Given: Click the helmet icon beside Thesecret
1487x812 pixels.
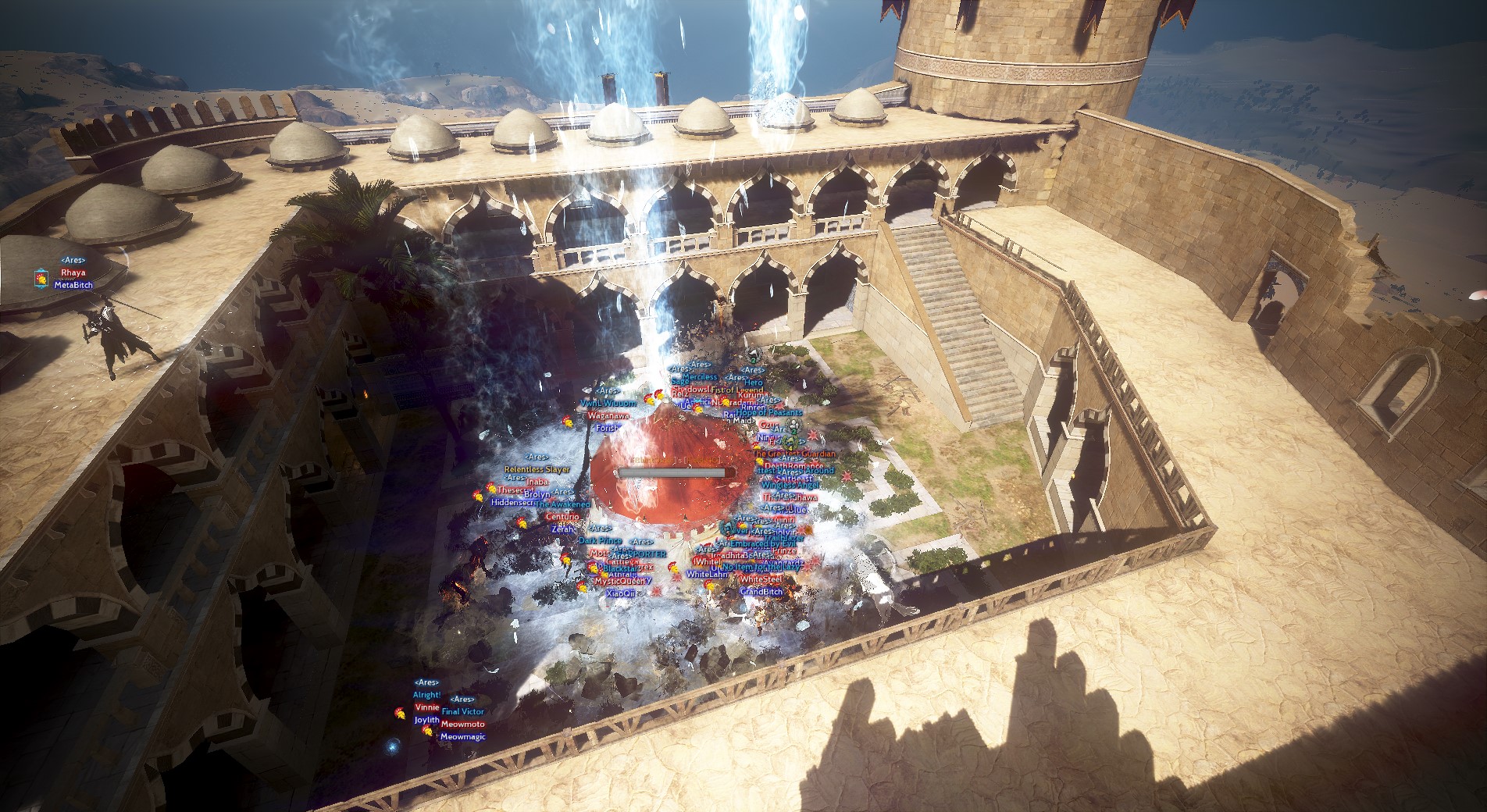Looking at the screenshot, I should point(491,490).
